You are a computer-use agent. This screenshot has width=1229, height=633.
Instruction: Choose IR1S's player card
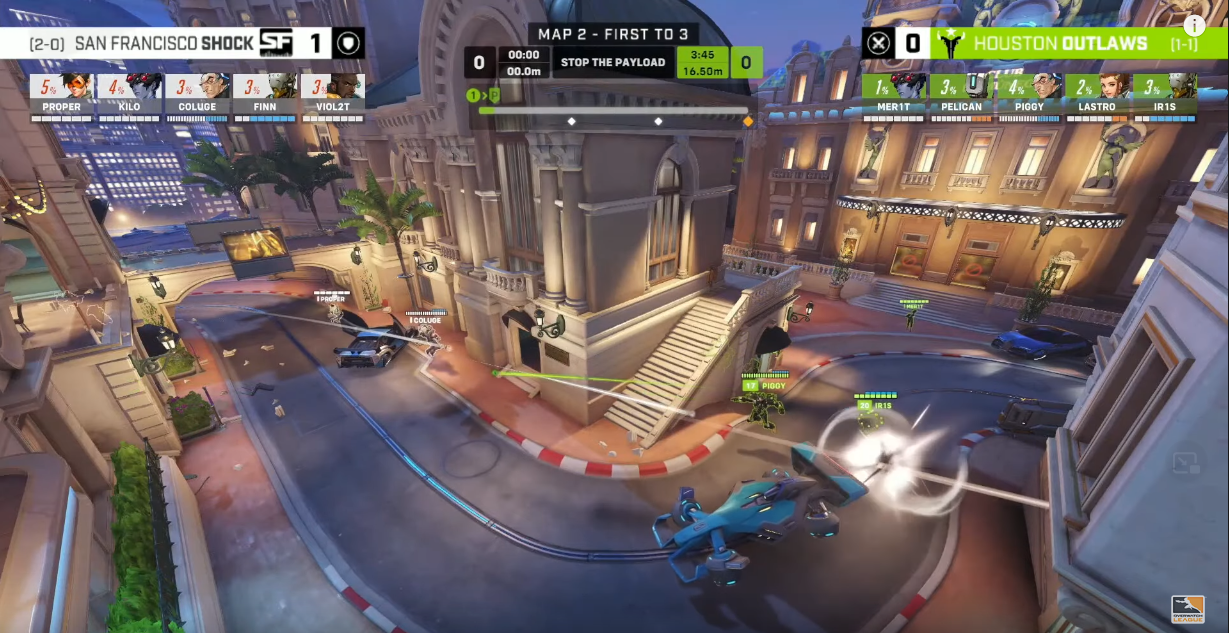1166,97
